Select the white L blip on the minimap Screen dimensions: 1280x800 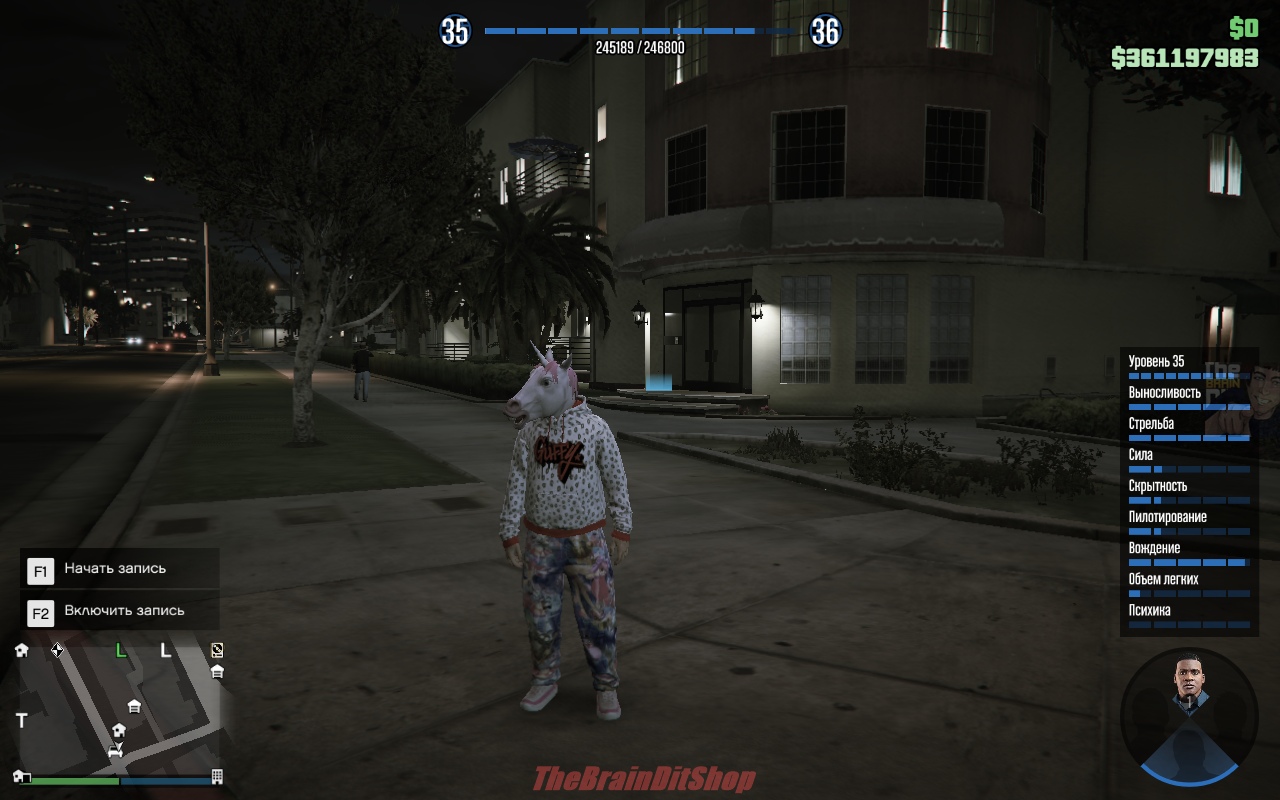click(x=166, y=651)
